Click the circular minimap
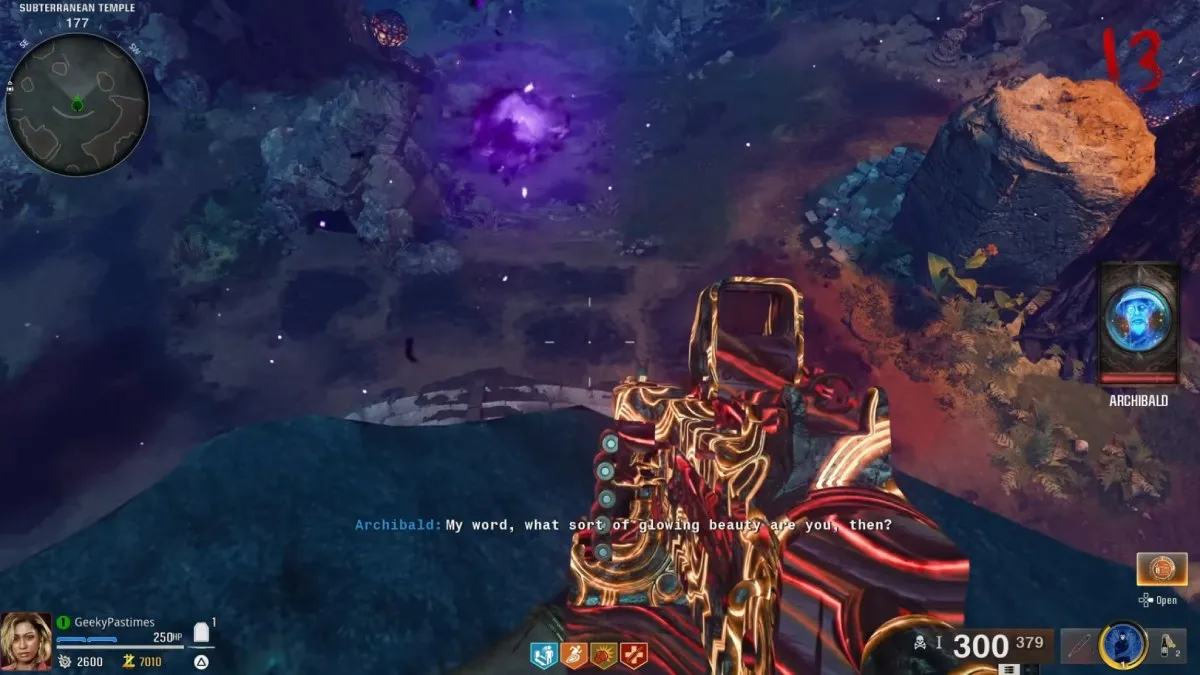This screenshot has height=675, width=1200. pos(77,103)
